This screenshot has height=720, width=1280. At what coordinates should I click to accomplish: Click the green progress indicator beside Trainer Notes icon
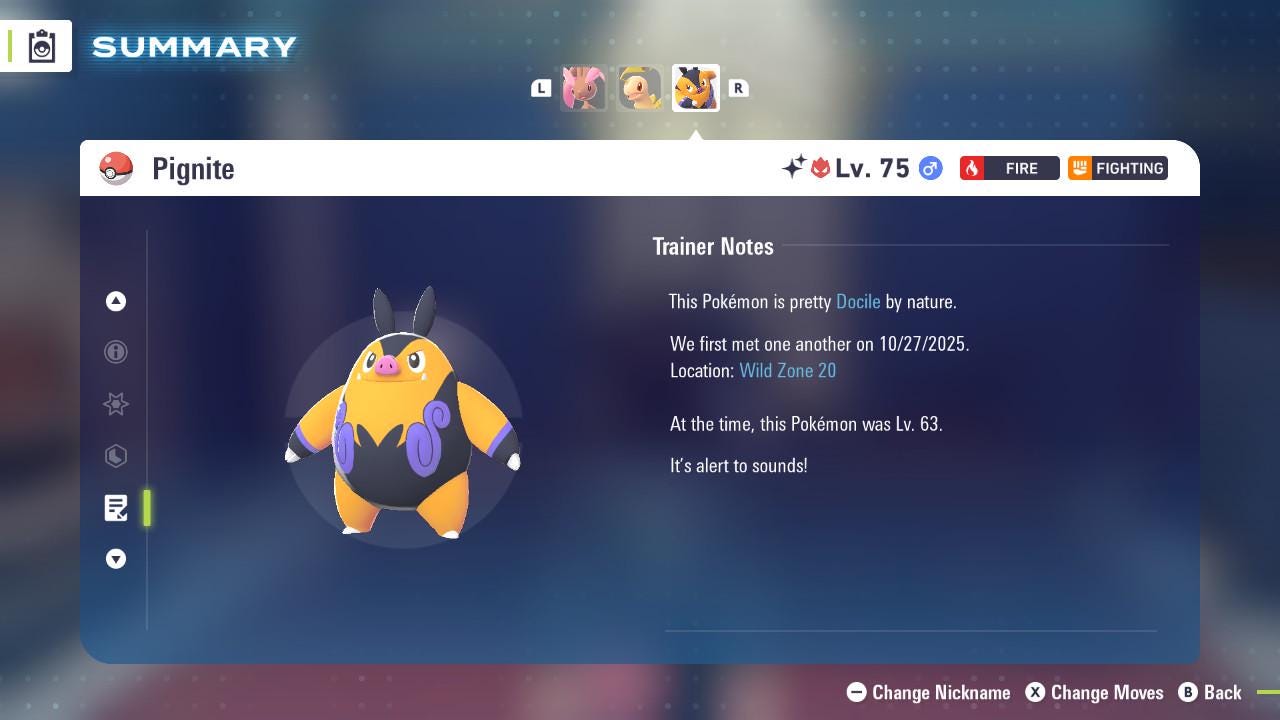[x=147, y=508]
